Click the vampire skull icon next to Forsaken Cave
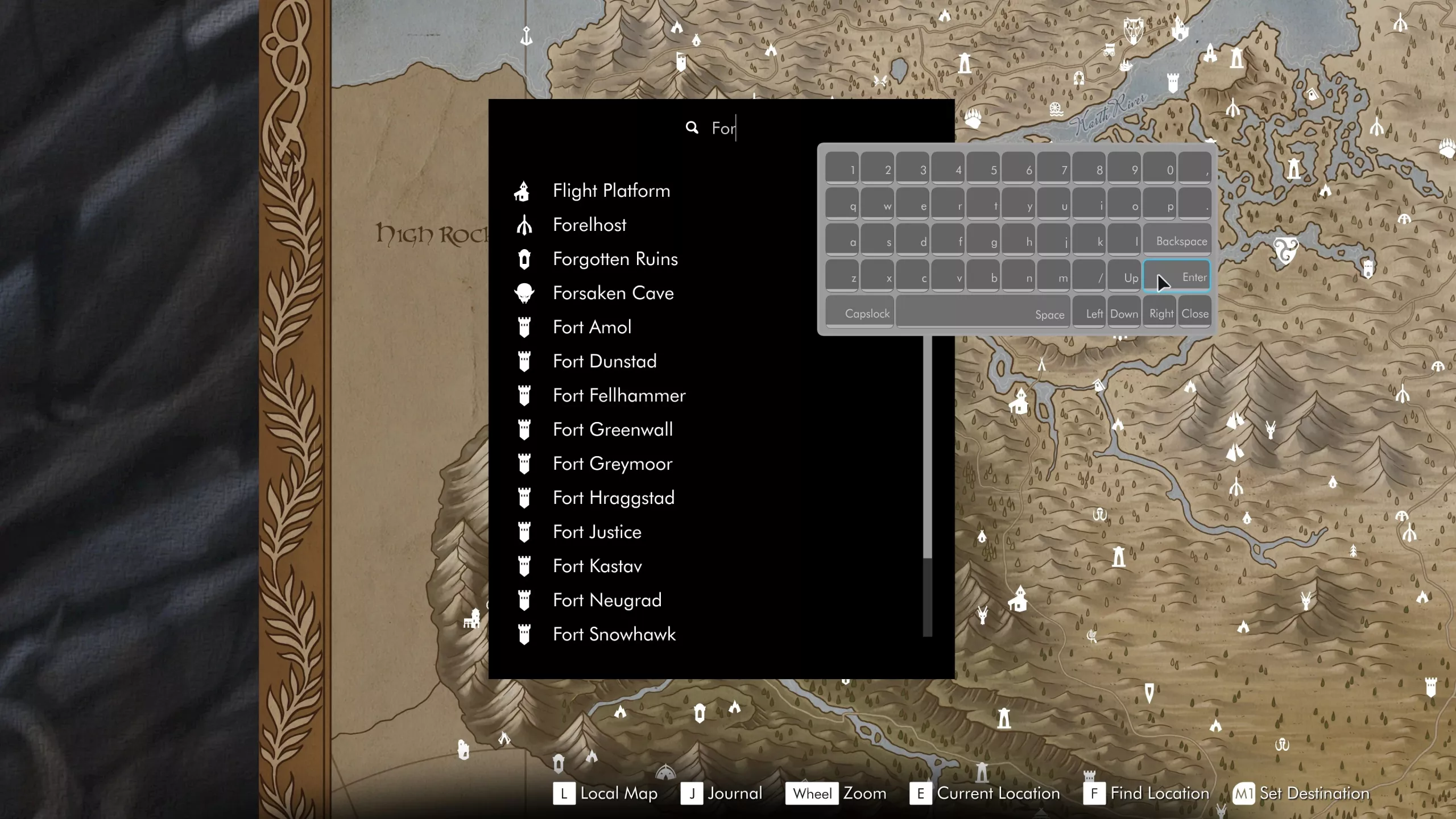This screenshot has height=819, width=1456. click(x=524, y=293)
